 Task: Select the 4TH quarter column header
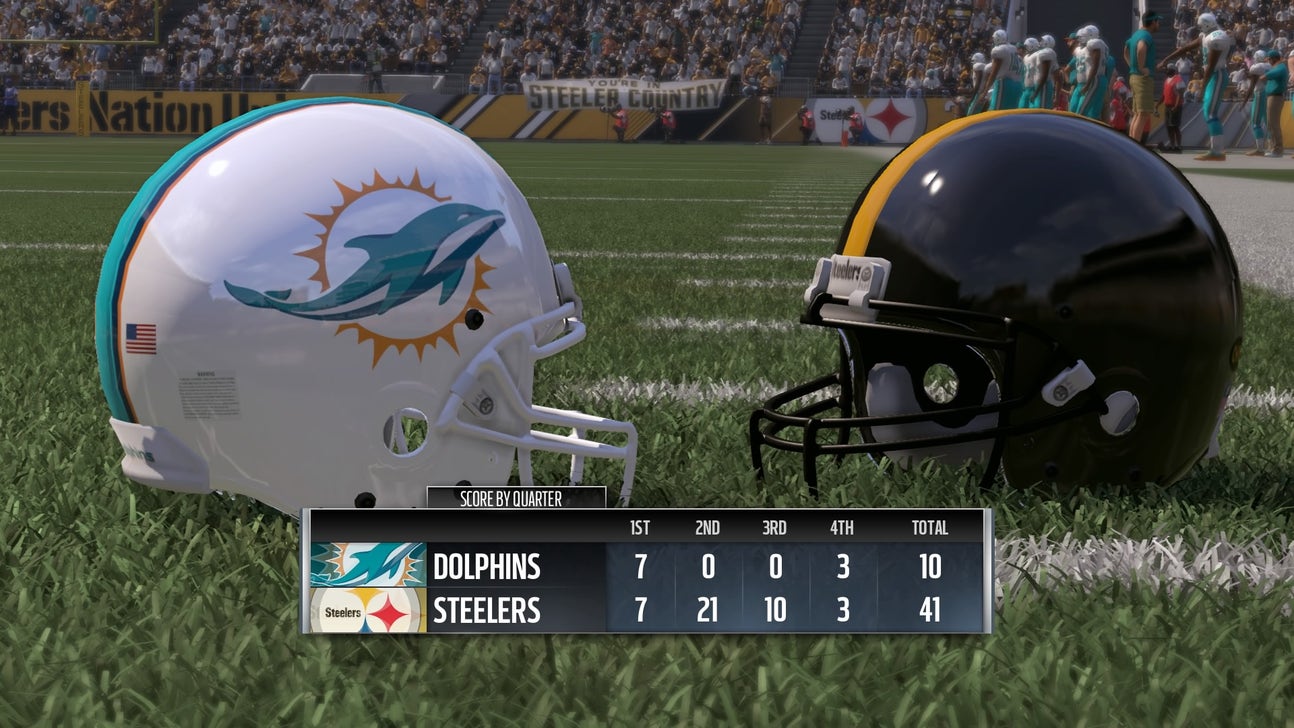point(841,527)
